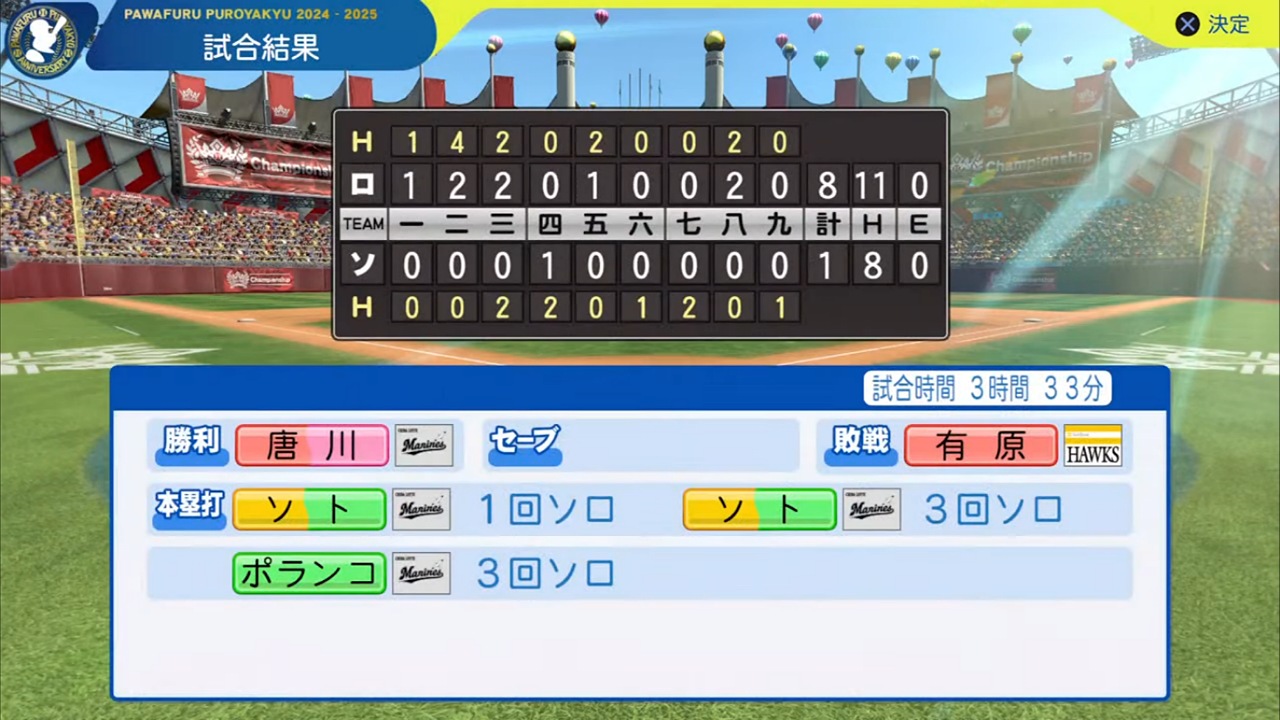Select the HAWKS team logo next to 有原
The width and height of the screenshot is (1280, 720).
(1092, 445)
